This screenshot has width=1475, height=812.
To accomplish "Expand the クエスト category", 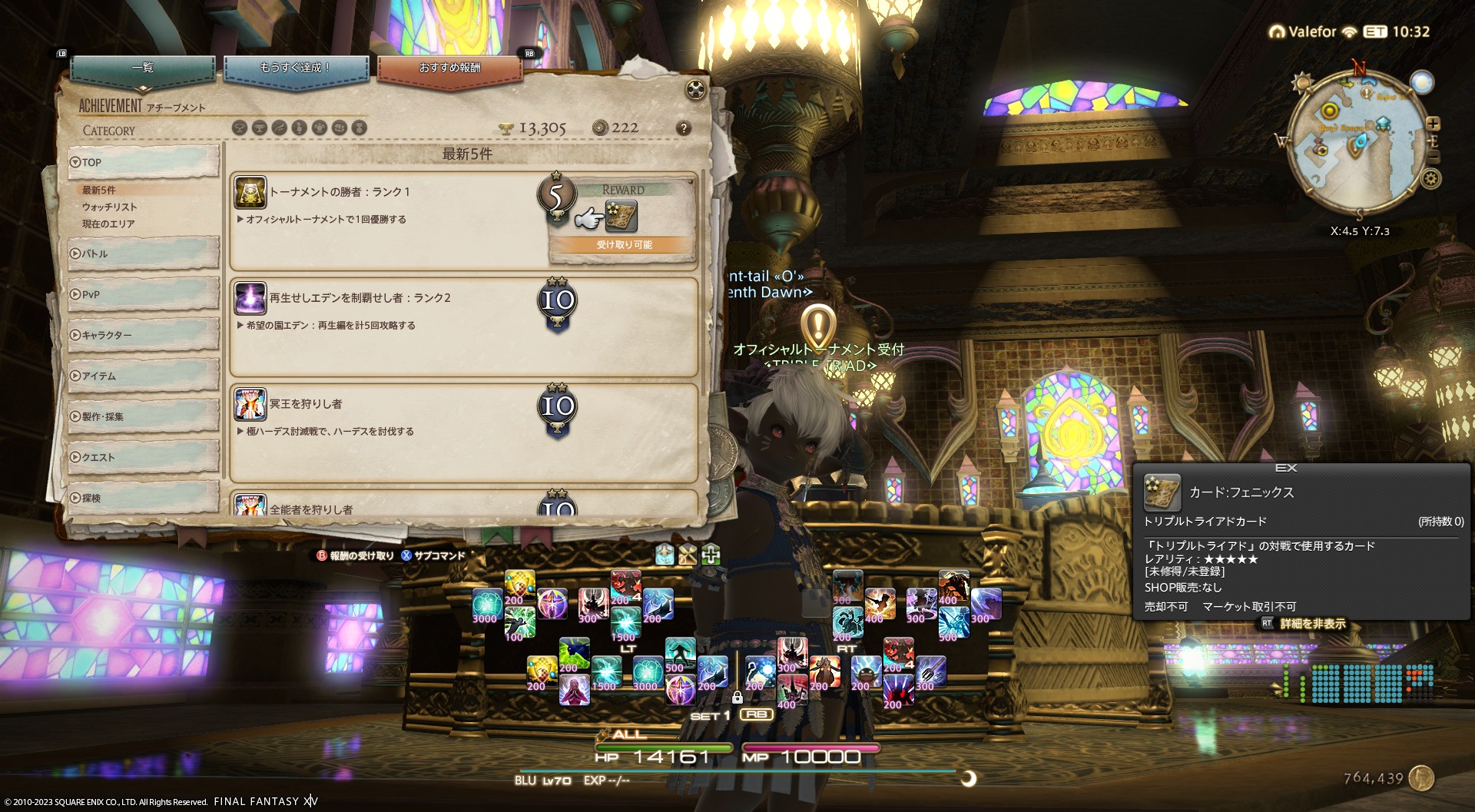I will [x=143, y=457].
